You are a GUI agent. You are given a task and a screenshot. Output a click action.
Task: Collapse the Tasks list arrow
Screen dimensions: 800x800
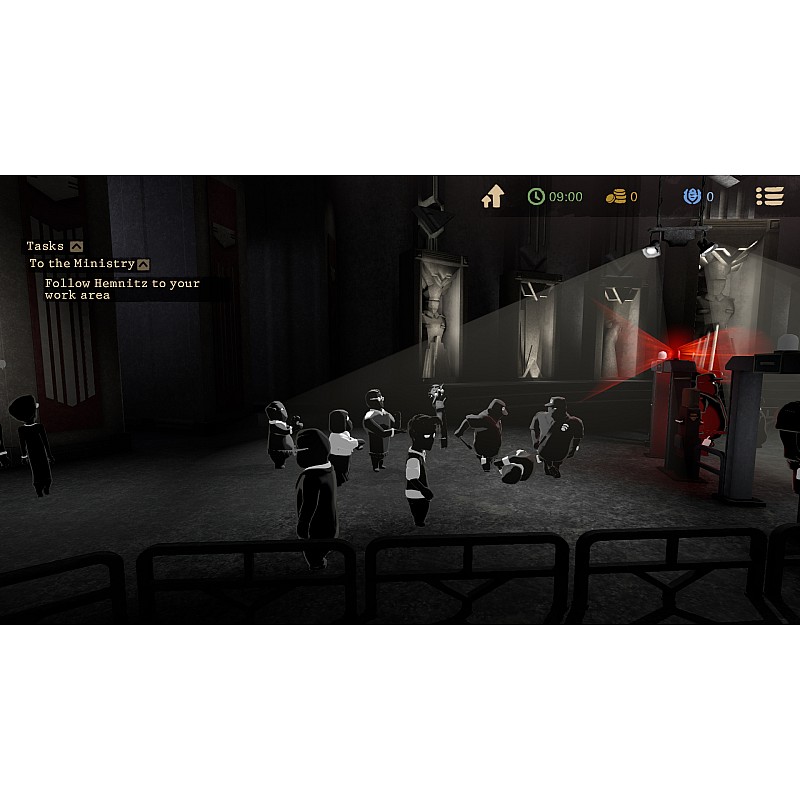pyautogui.click(x=77, y=246)
